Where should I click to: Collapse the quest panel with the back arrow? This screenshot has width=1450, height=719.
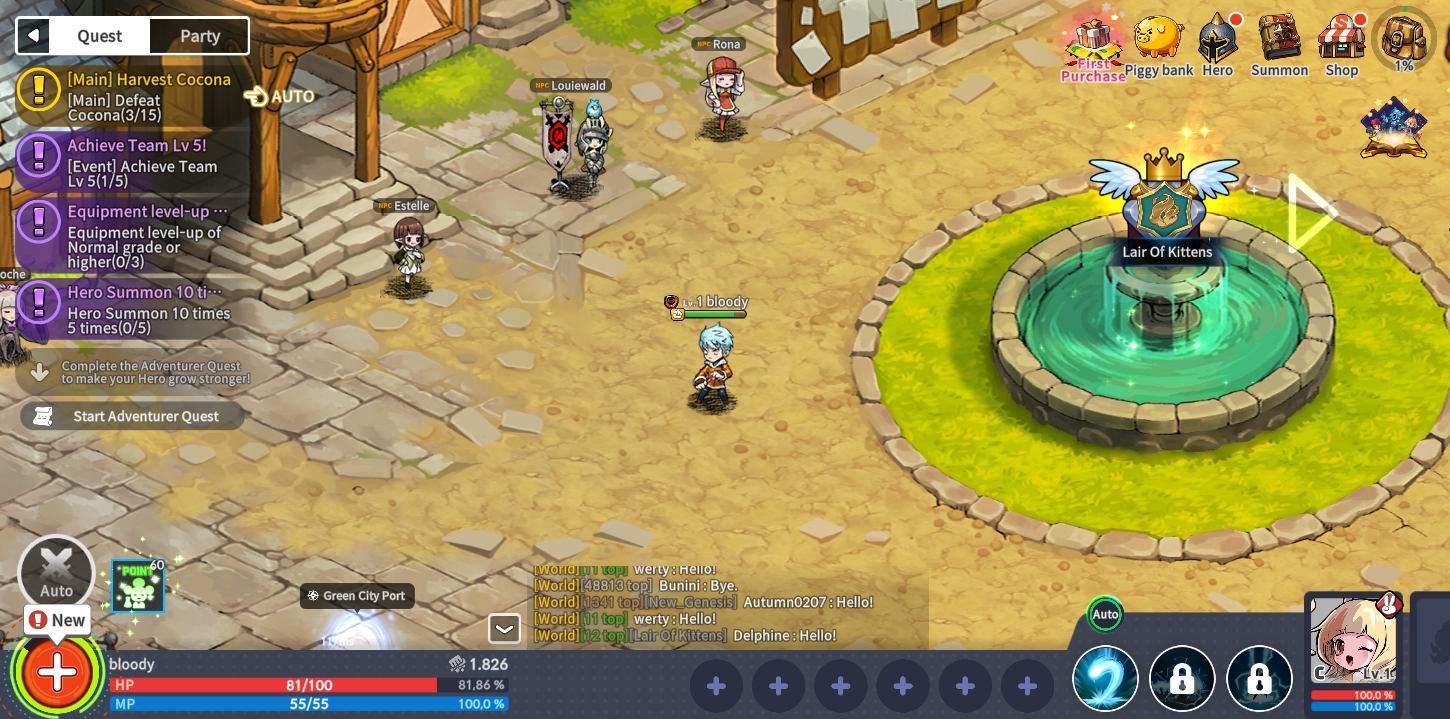coord(33,36)
